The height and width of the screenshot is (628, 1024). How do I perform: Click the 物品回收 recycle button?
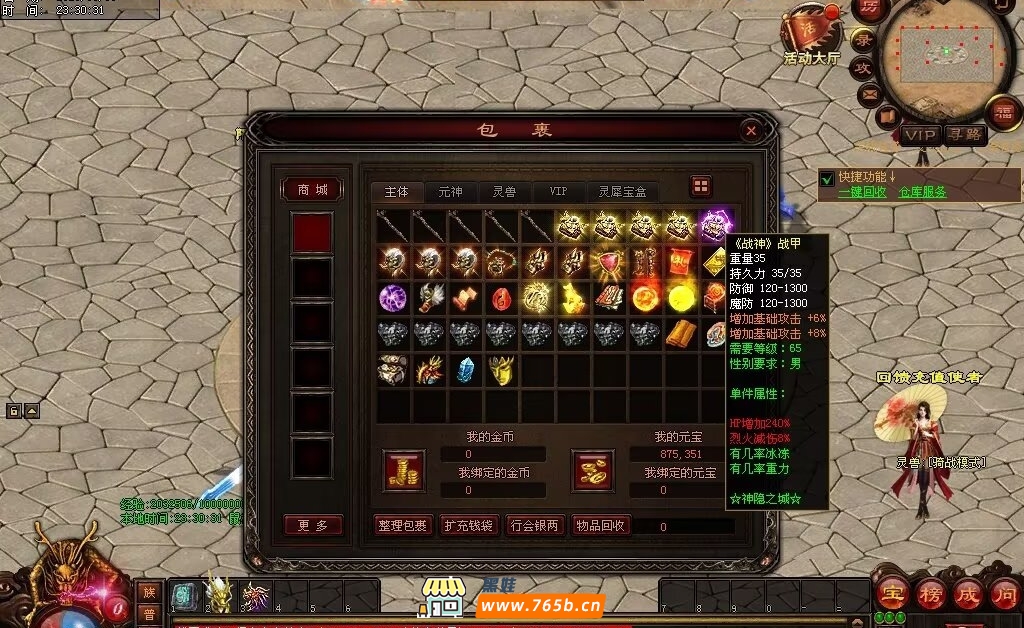[601, 525]
